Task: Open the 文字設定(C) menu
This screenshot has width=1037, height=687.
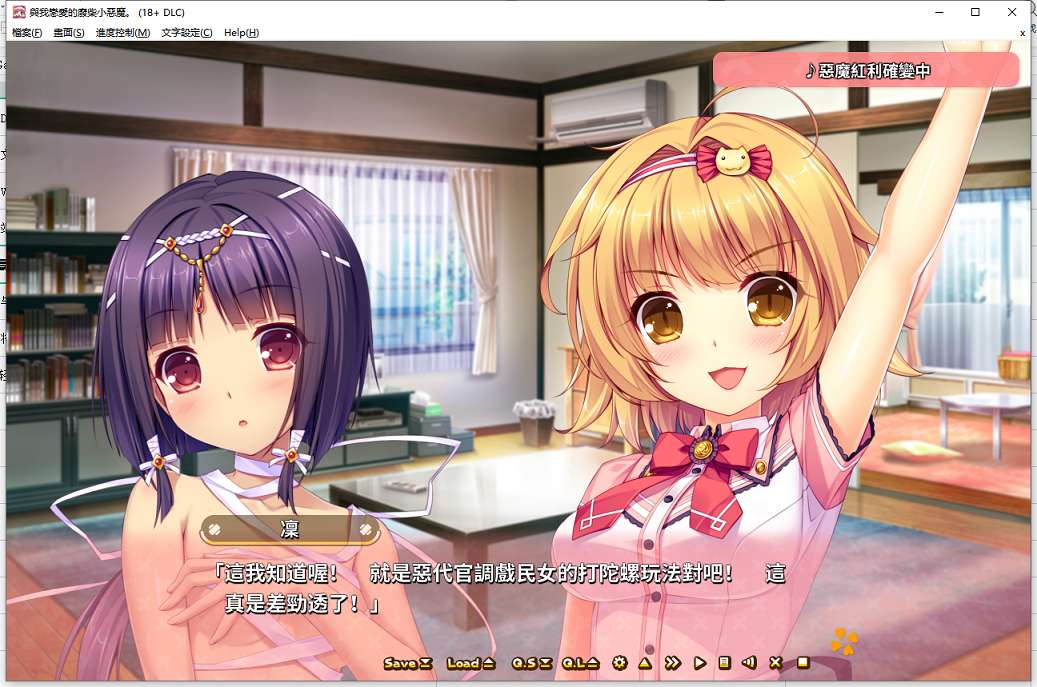Action: pyautogui.click(x=187, y=33)
